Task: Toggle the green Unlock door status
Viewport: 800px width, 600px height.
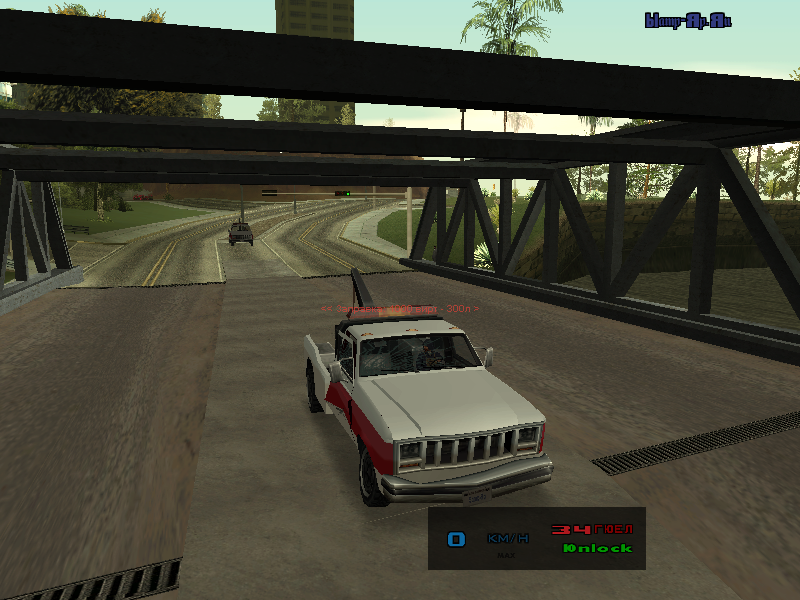Action: pyautogui.click(x=597, y=548)
